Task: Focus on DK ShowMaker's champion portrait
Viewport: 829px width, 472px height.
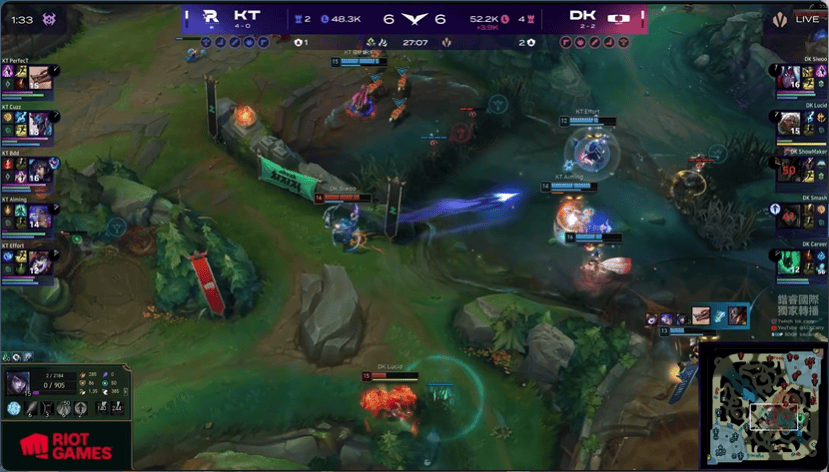Action: [789, 170]
